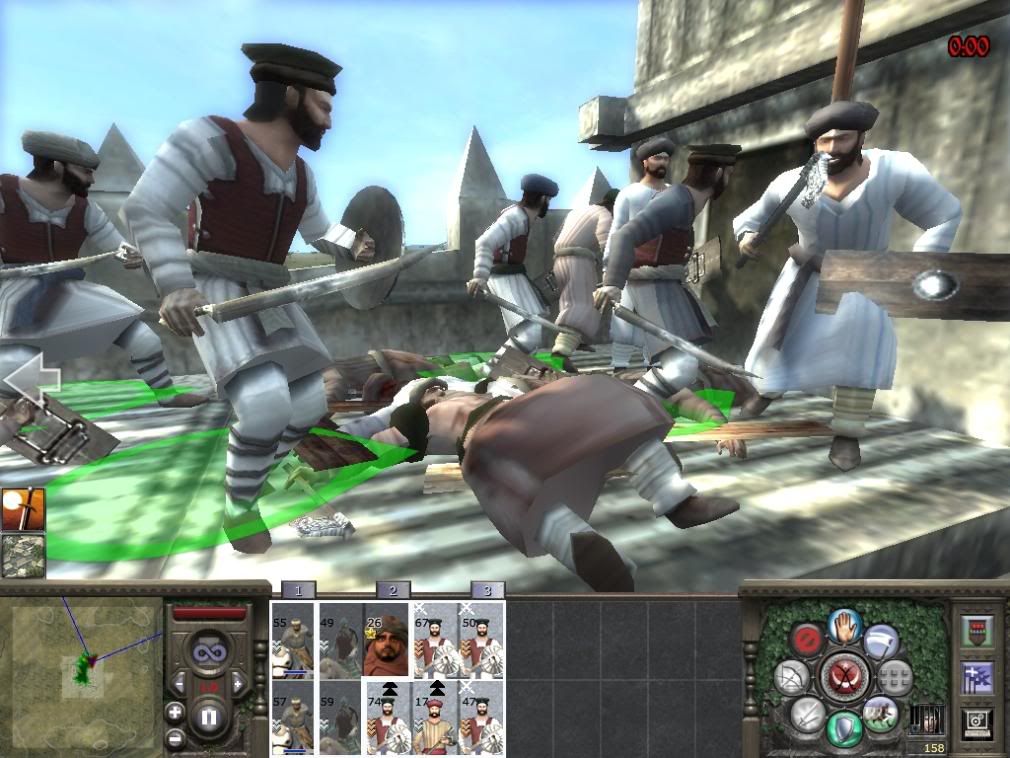Click the crossed swords special ability button
The width and height of the screenshot is (1010, 758).
(x=843, y=676)
